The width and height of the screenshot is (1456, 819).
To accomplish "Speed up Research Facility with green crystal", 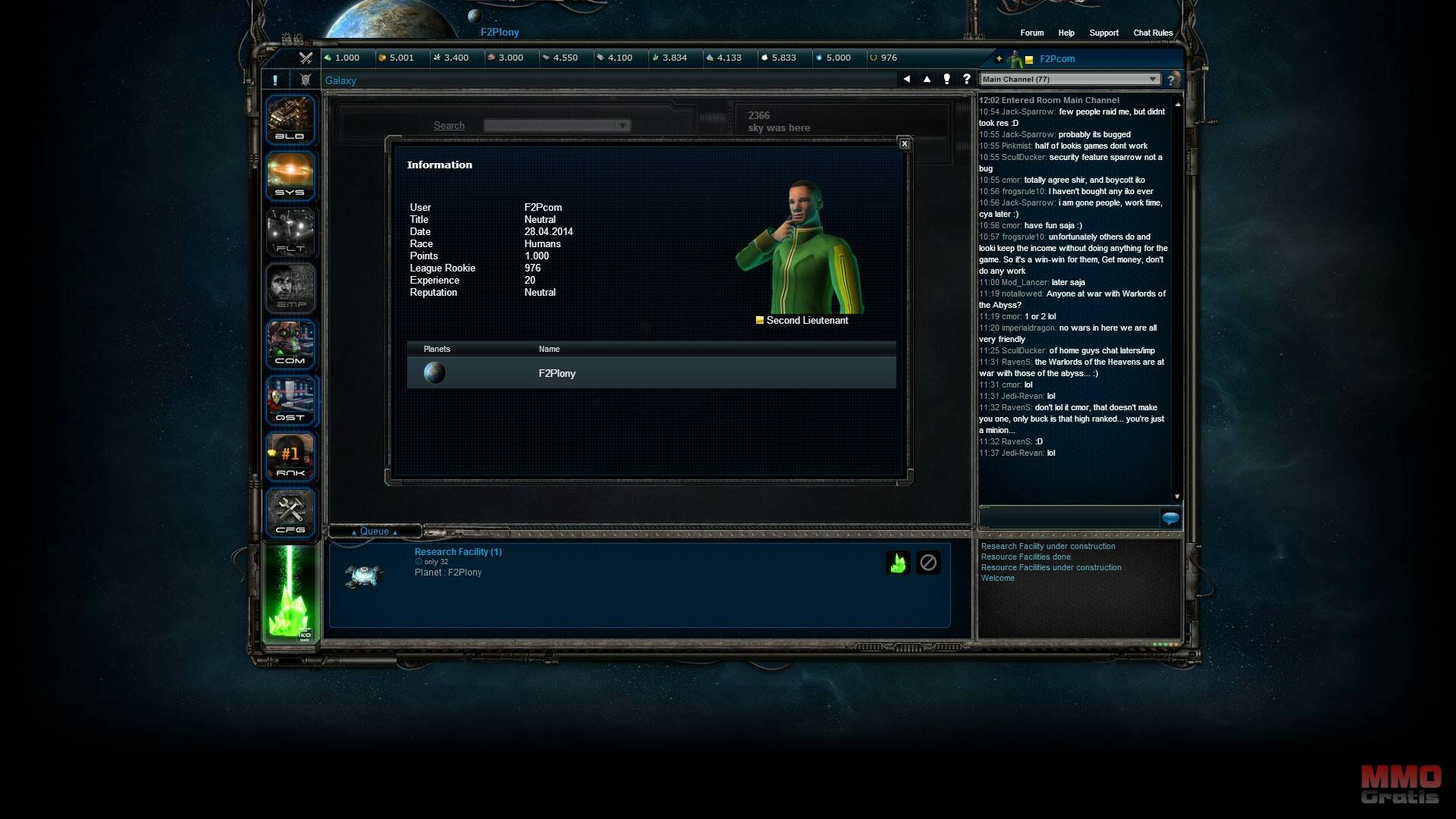I will pyautogui.click(x=898, y=563).
